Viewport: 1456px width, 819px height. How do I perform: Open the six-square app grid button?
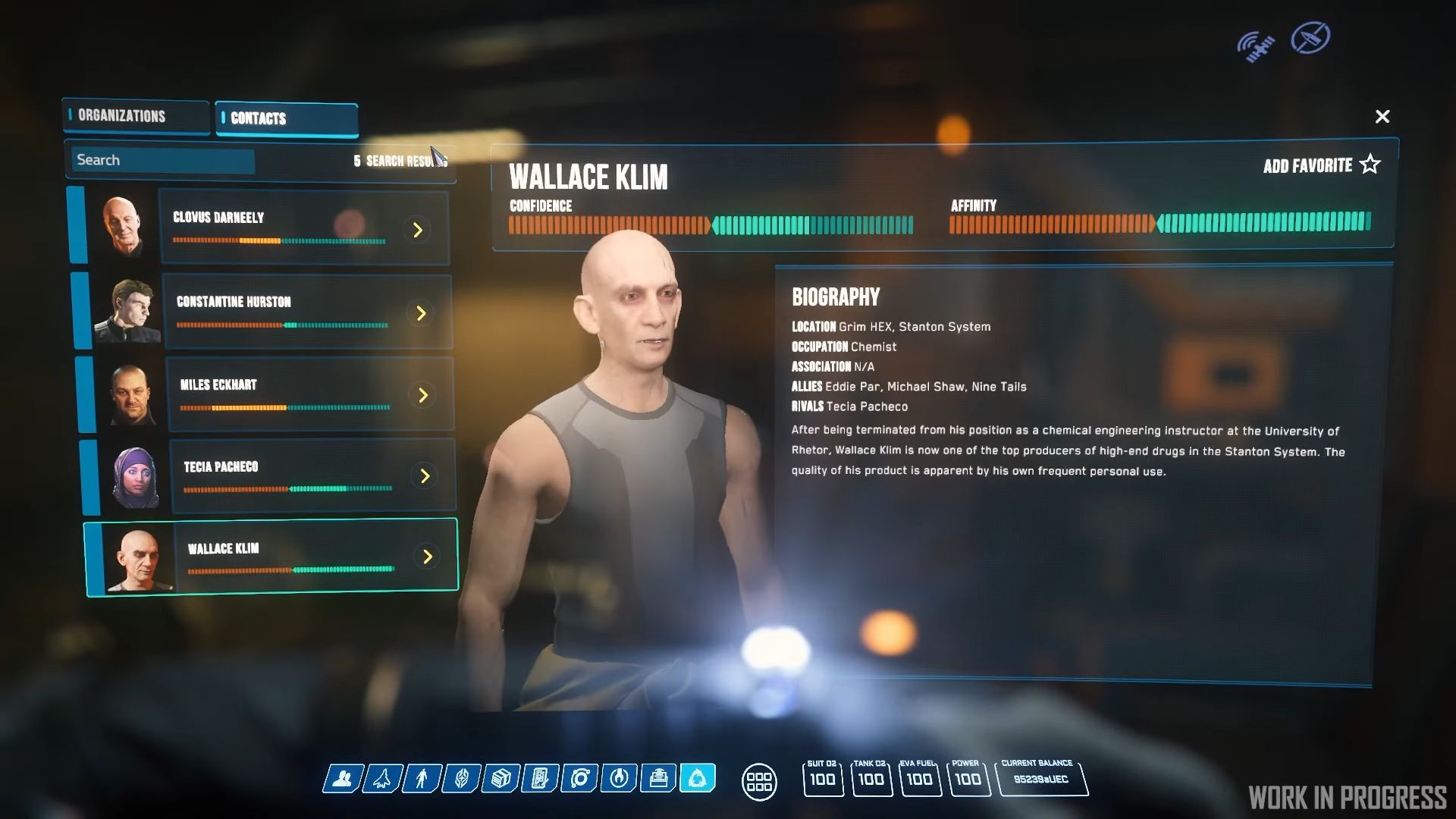pyautogui.click(x=758, y=781)
